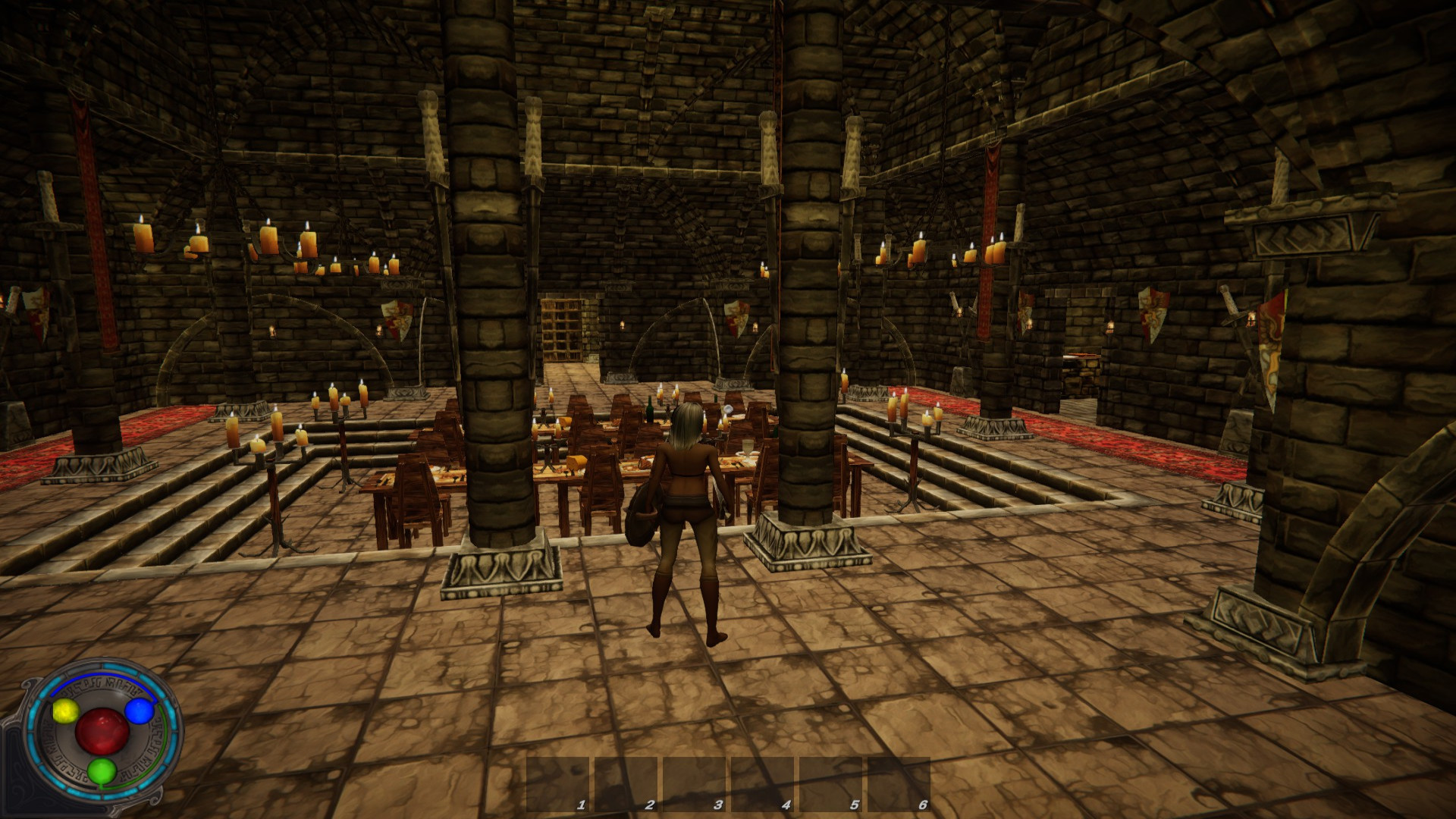Click the central red health orb
Viewport: 1456px width, 819px height.
[x=102, y=732]
